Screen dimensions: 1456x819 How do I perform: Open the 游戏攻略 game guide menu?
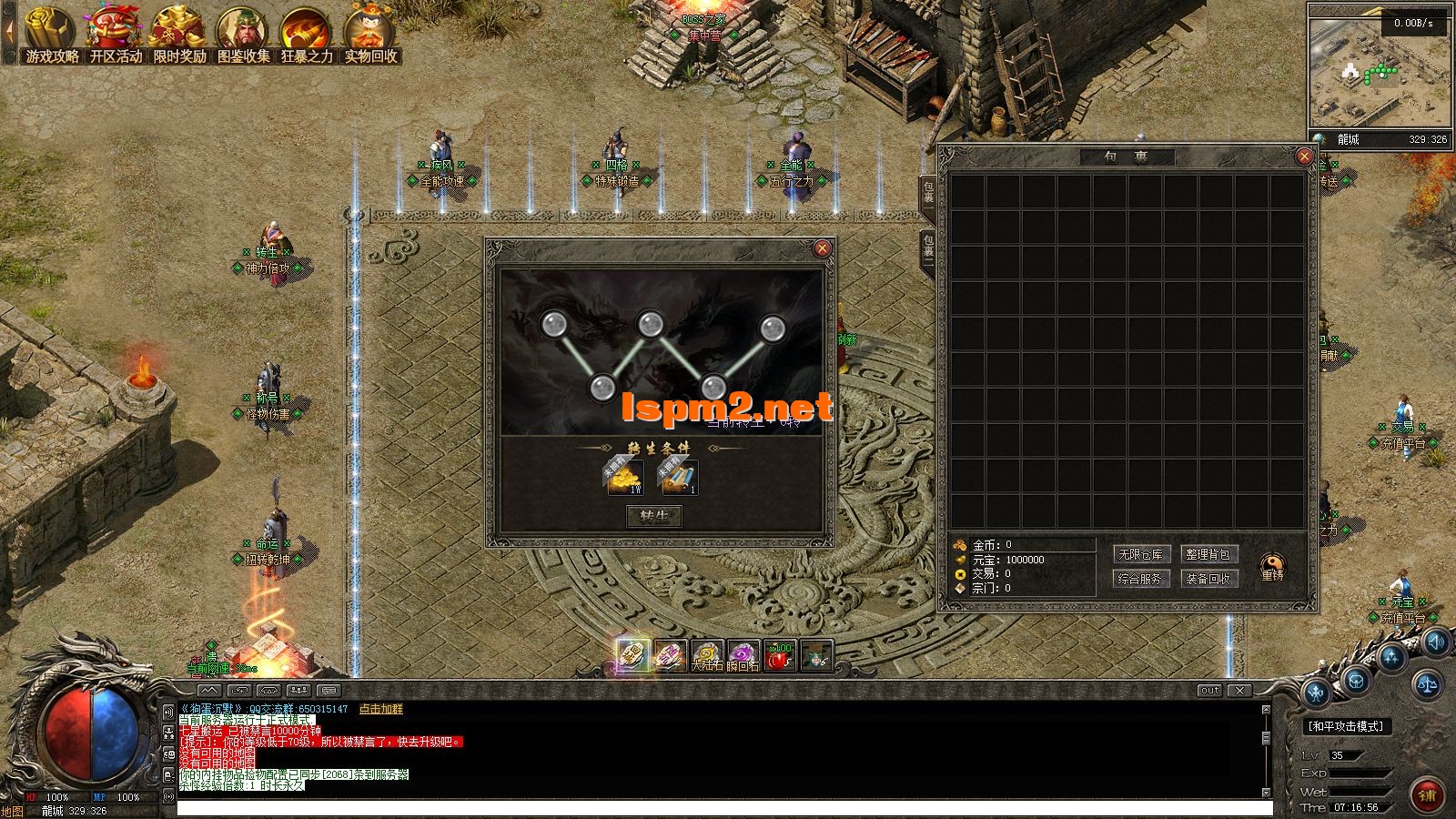[x=51, y=35]
